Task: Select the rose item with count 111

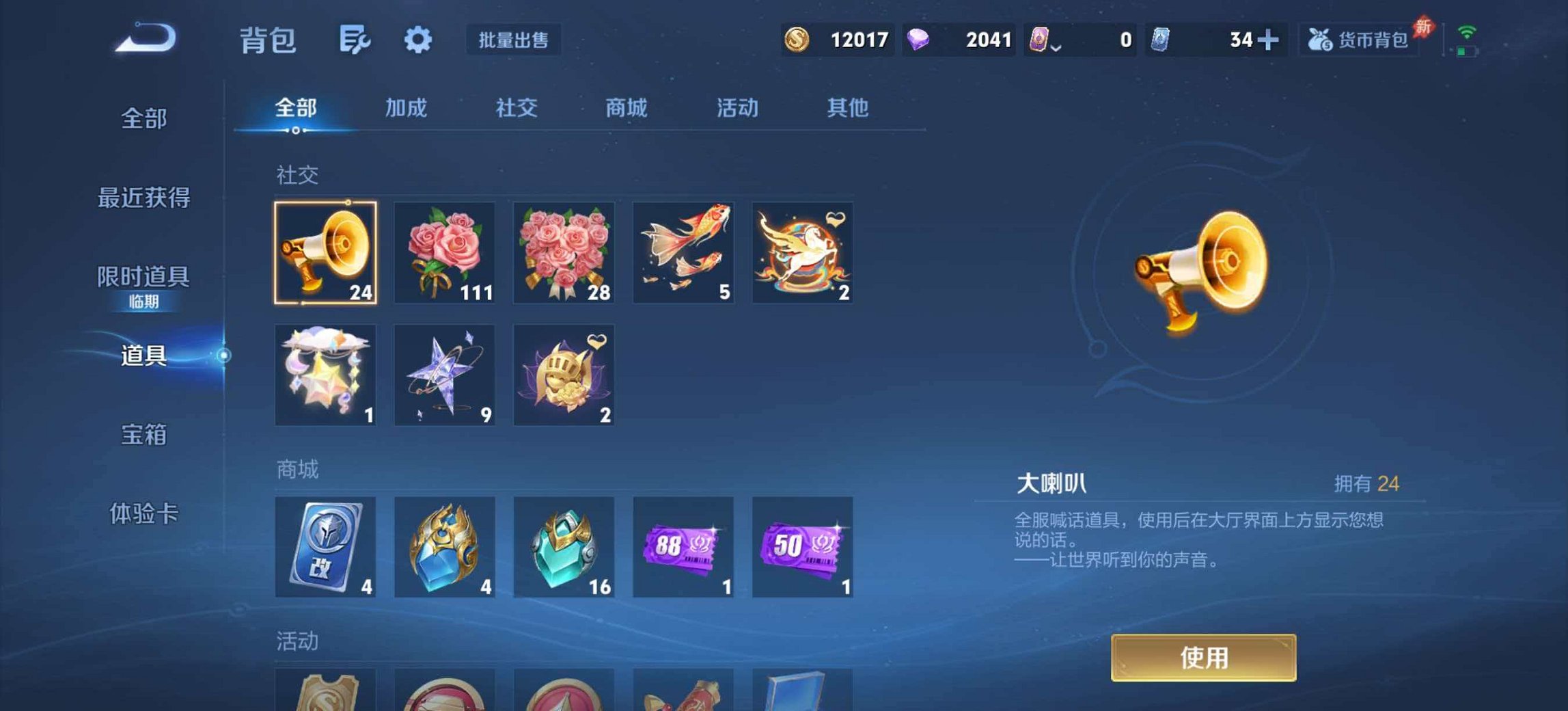Action: [x=445, y=253]
